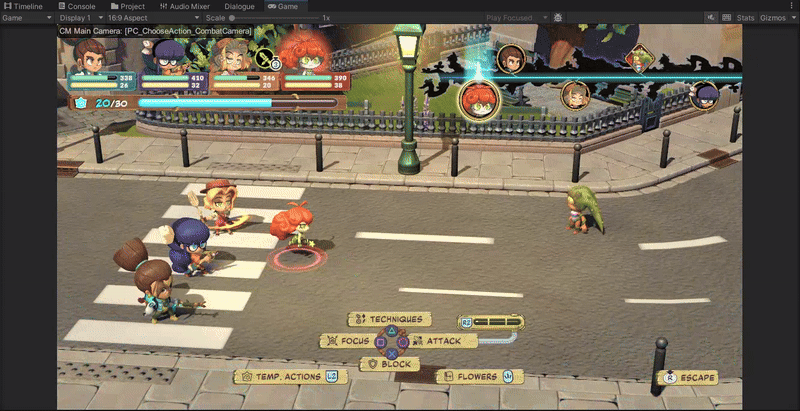This screenshot has height=411, width=800.
Task: Select the large red-haired portrait on turn timeline
Action: [x=479, y=99]
